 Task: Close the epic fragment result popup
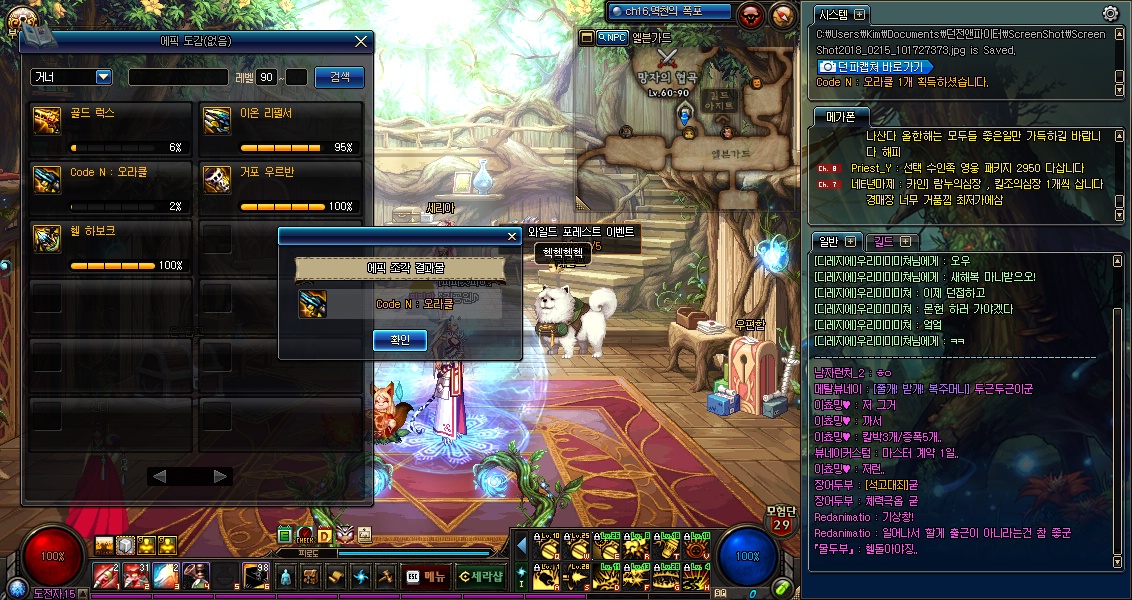pyautogui.click(x=511, y=236)
